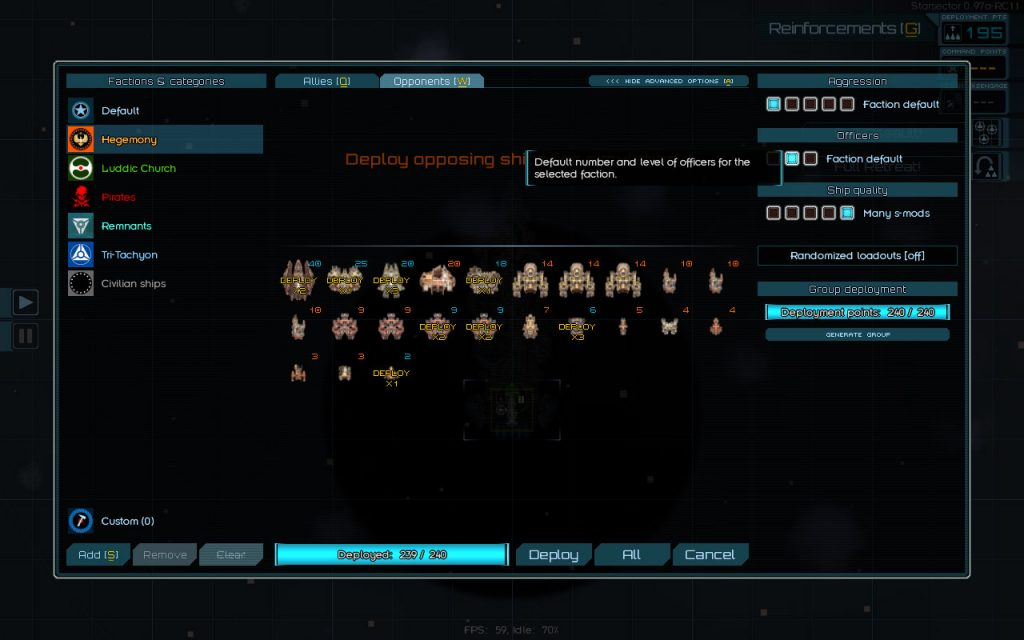The width and height of the screenshot is (1024, 640).
Task: Click the pause button on left edge
Action: (x=25, y=336)
